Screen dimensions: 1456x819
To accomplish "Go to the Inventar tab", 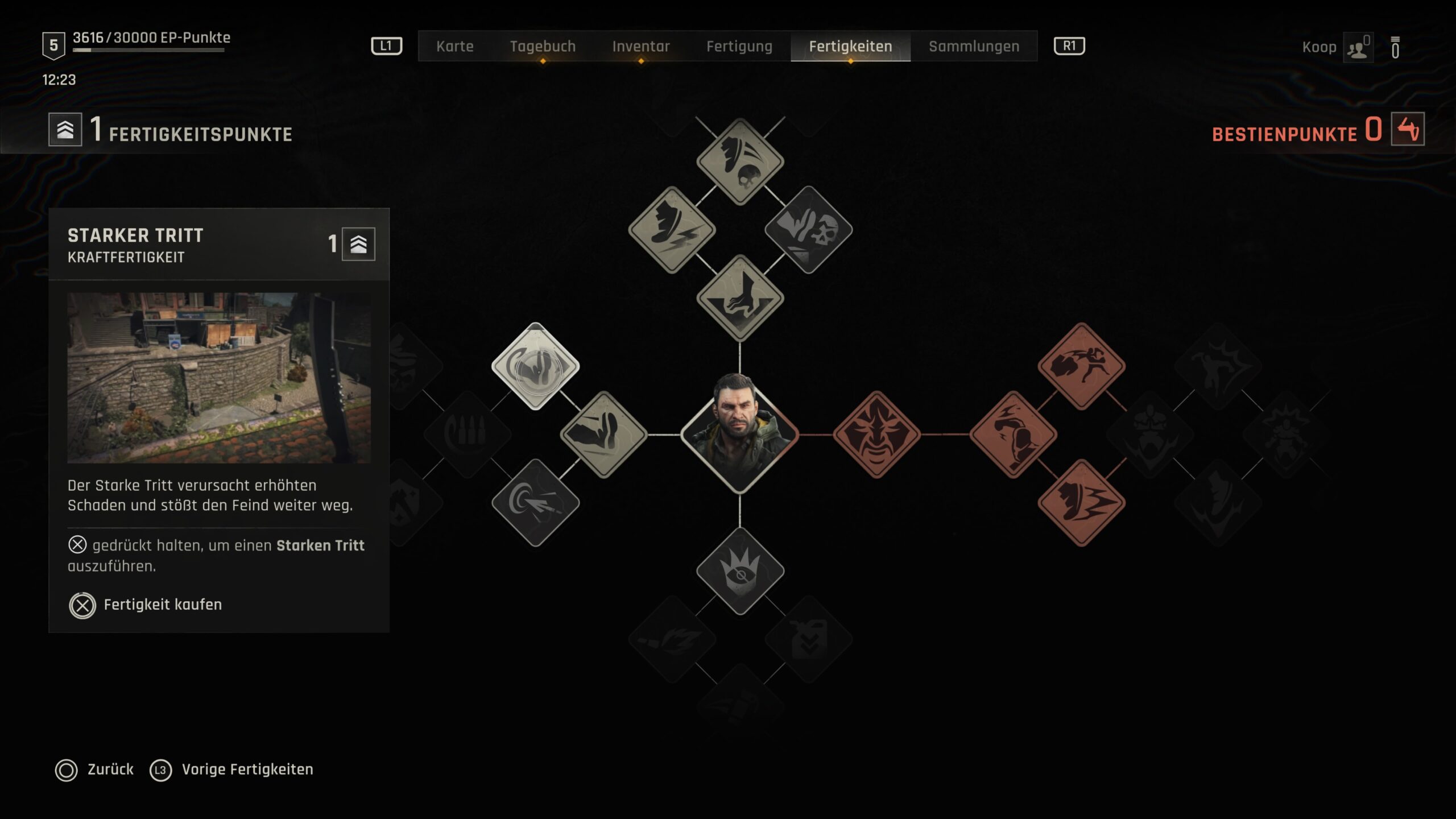I will tap(640, 46).
